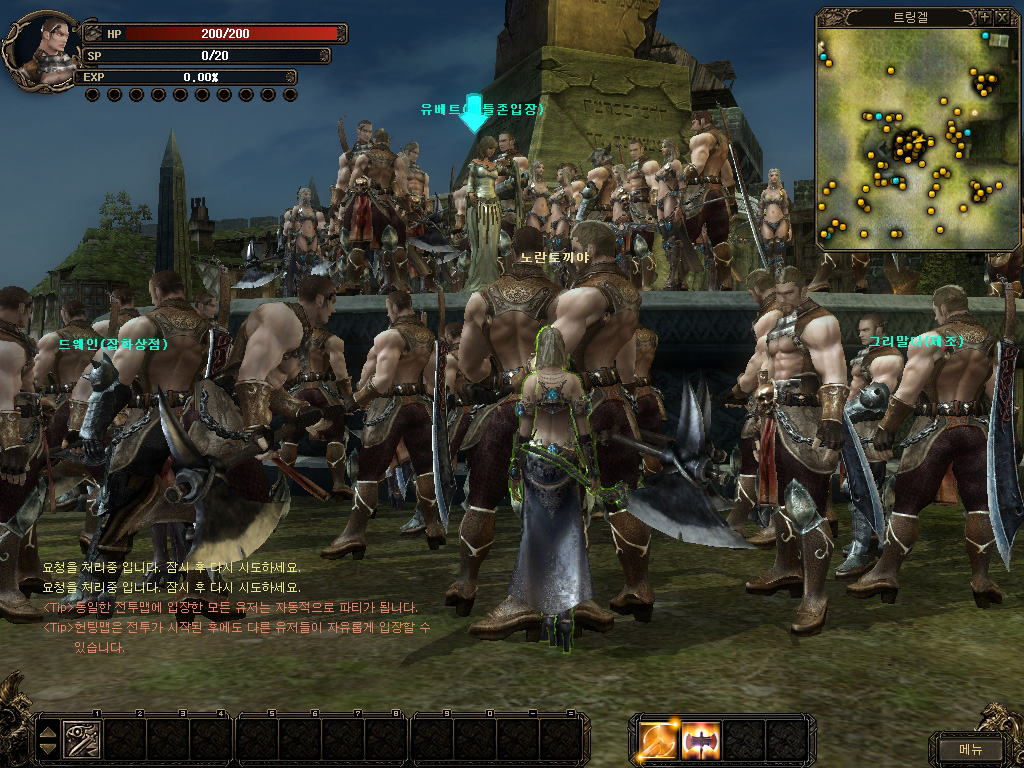Select the sword skill in hotbar slot 1

click(82, 740)
